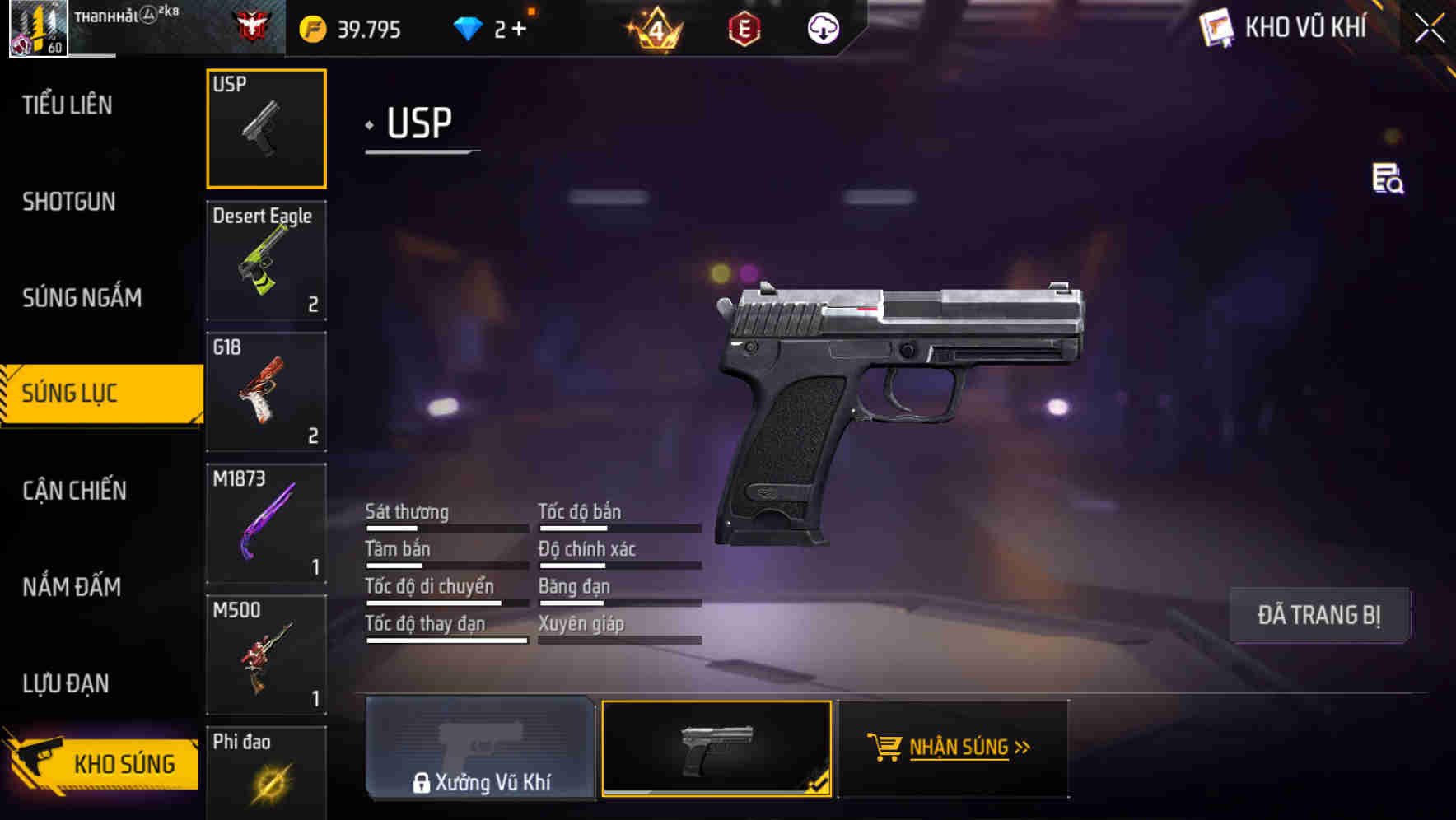
Task: Select the USP skin thumbnail at the bottom
Action: tap(717, 748)
